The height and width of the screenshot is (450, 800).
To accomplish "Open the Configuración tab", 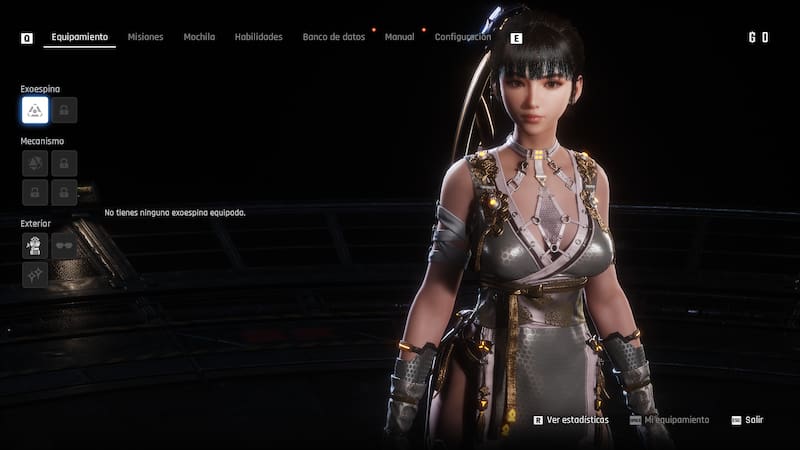I will click(x=462, y=37).
